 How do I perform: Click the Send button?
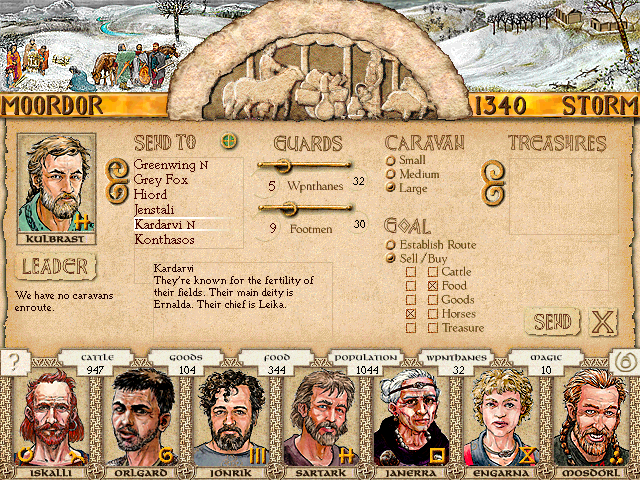(x=551, y=322)
